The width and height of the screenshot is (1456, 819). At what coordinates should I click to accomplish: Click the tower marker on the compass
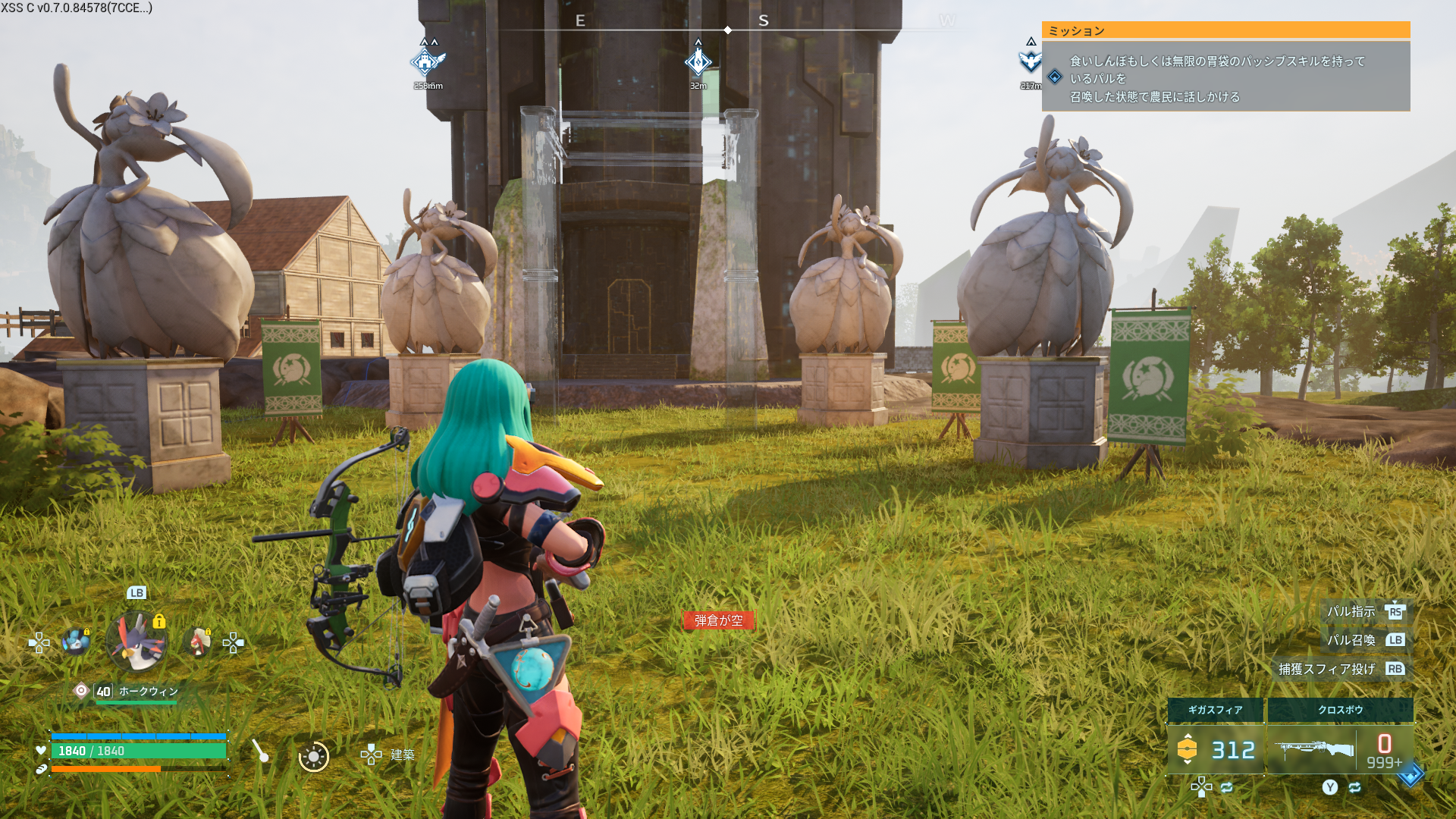point(427,62)
